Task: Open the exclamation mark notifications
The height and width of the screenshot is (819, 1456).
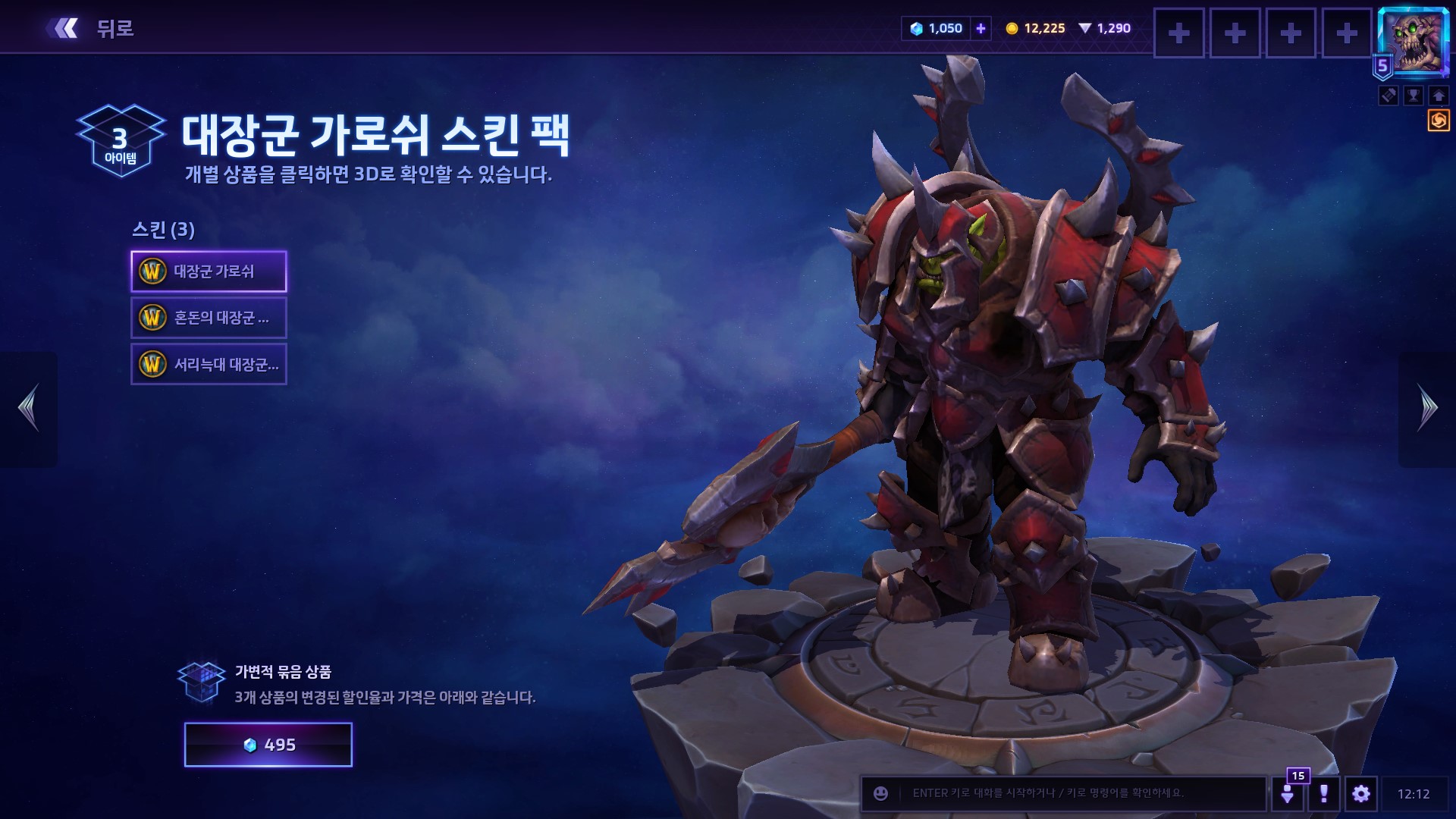Action: point(1324,793)
